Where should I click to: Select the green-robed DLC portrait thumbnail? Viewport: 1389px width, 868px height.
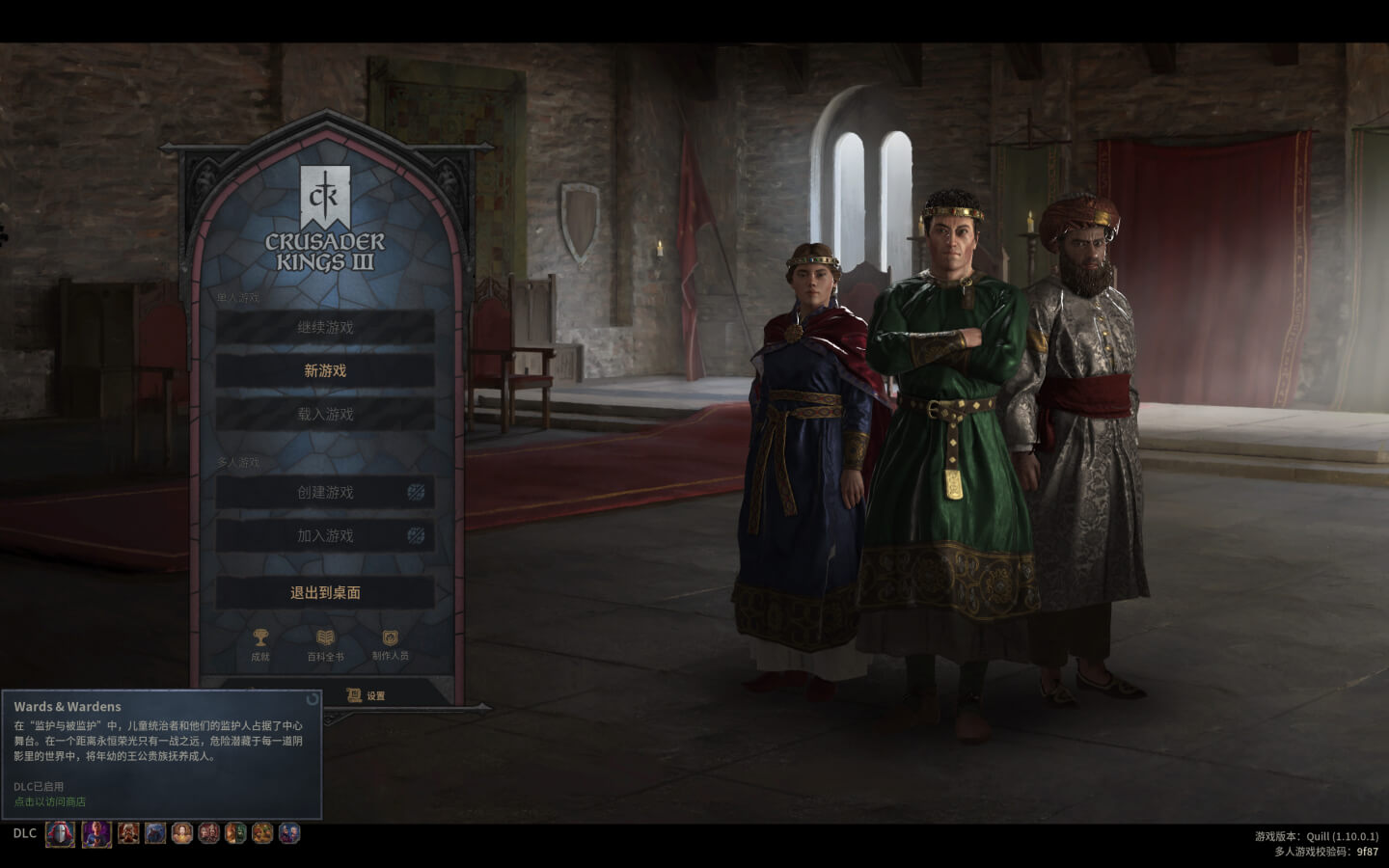click(235, 834)
